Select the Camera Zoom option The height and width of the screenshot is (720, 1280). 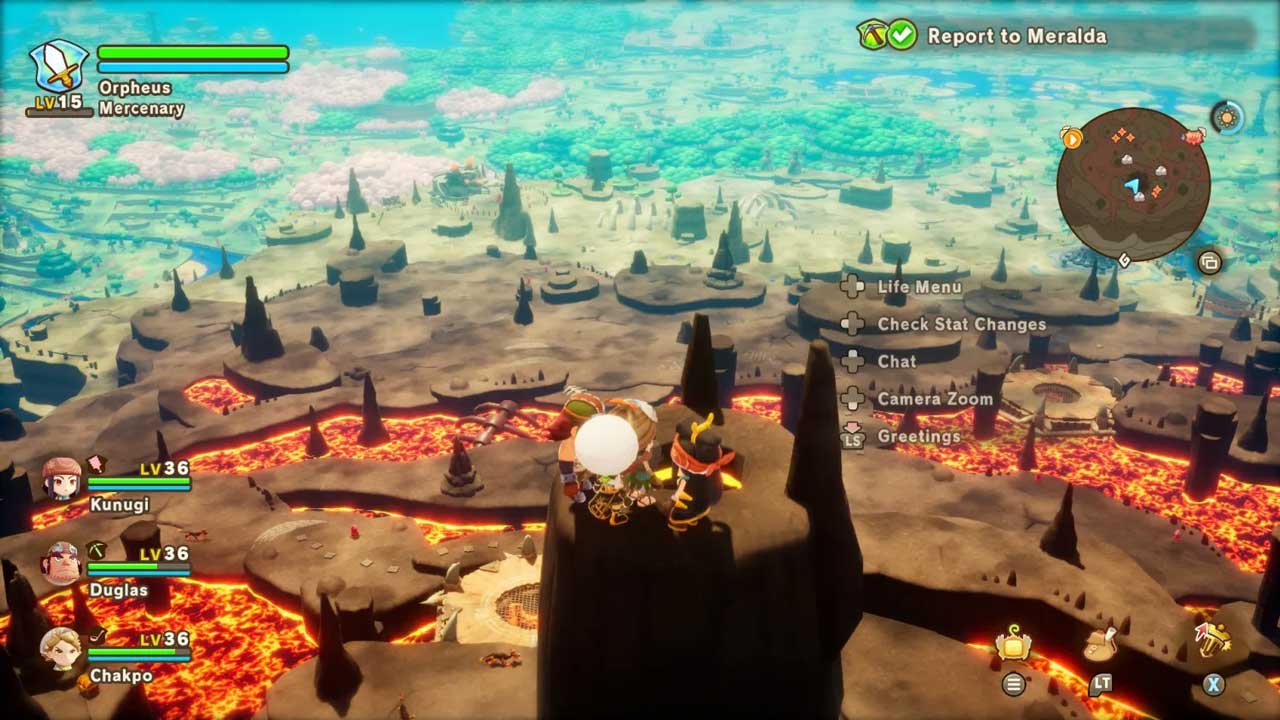pos(935,399)
